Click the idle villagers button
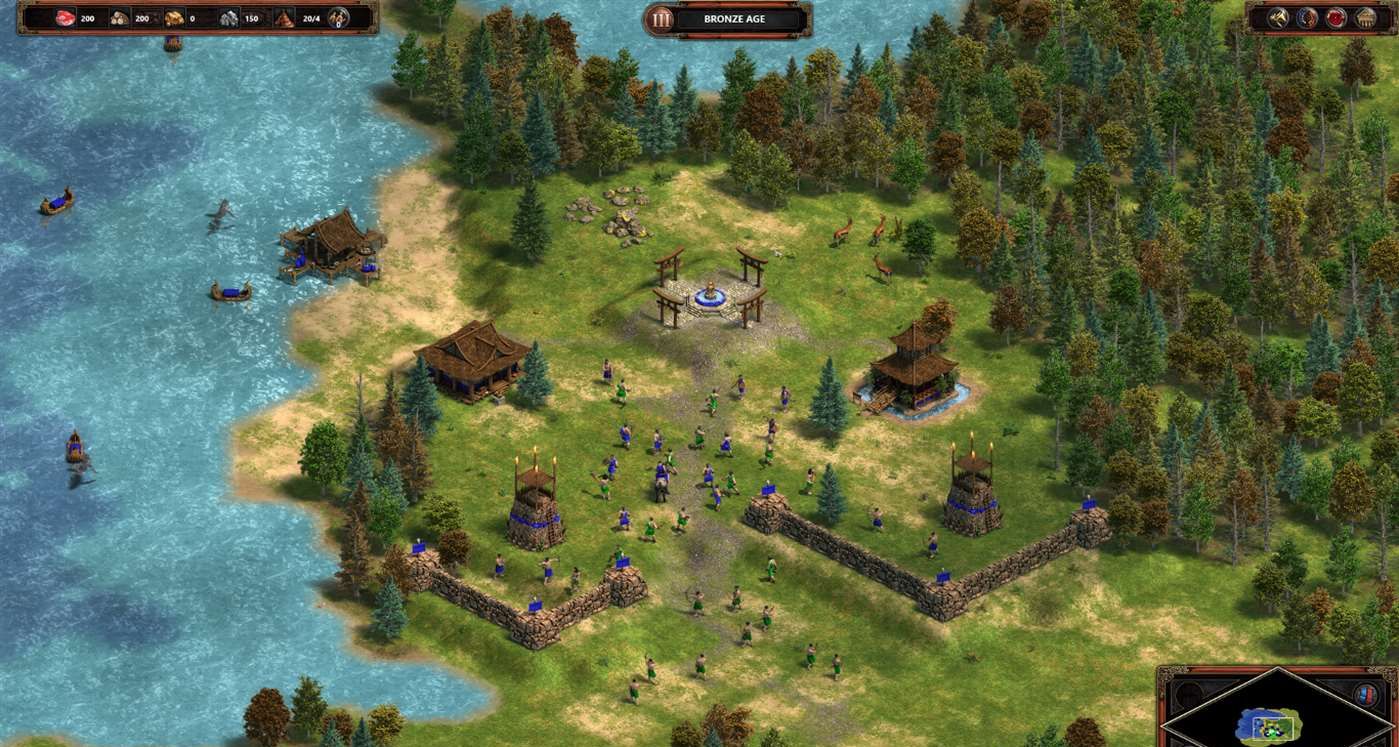 pos(338,17)
